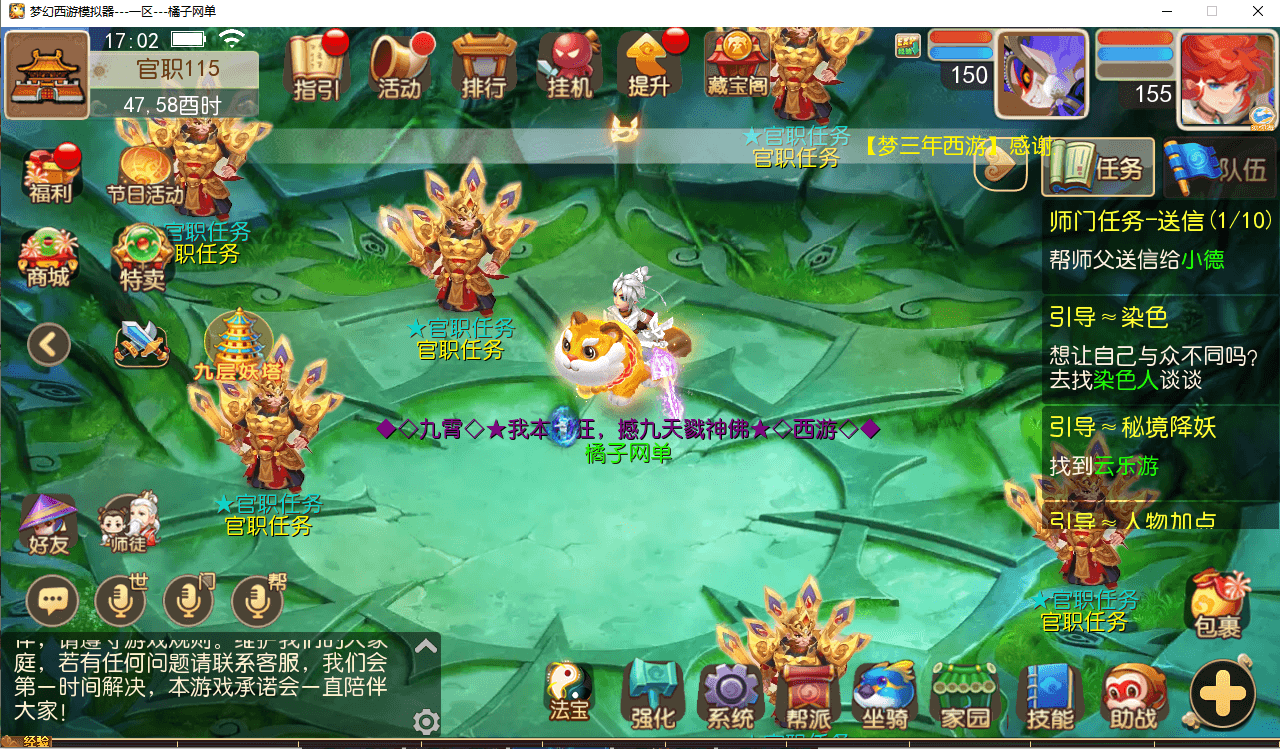Screen dimensions: 1280x749
Task: Toggle the 世 world channel voice mic
Action: [122, 600]
